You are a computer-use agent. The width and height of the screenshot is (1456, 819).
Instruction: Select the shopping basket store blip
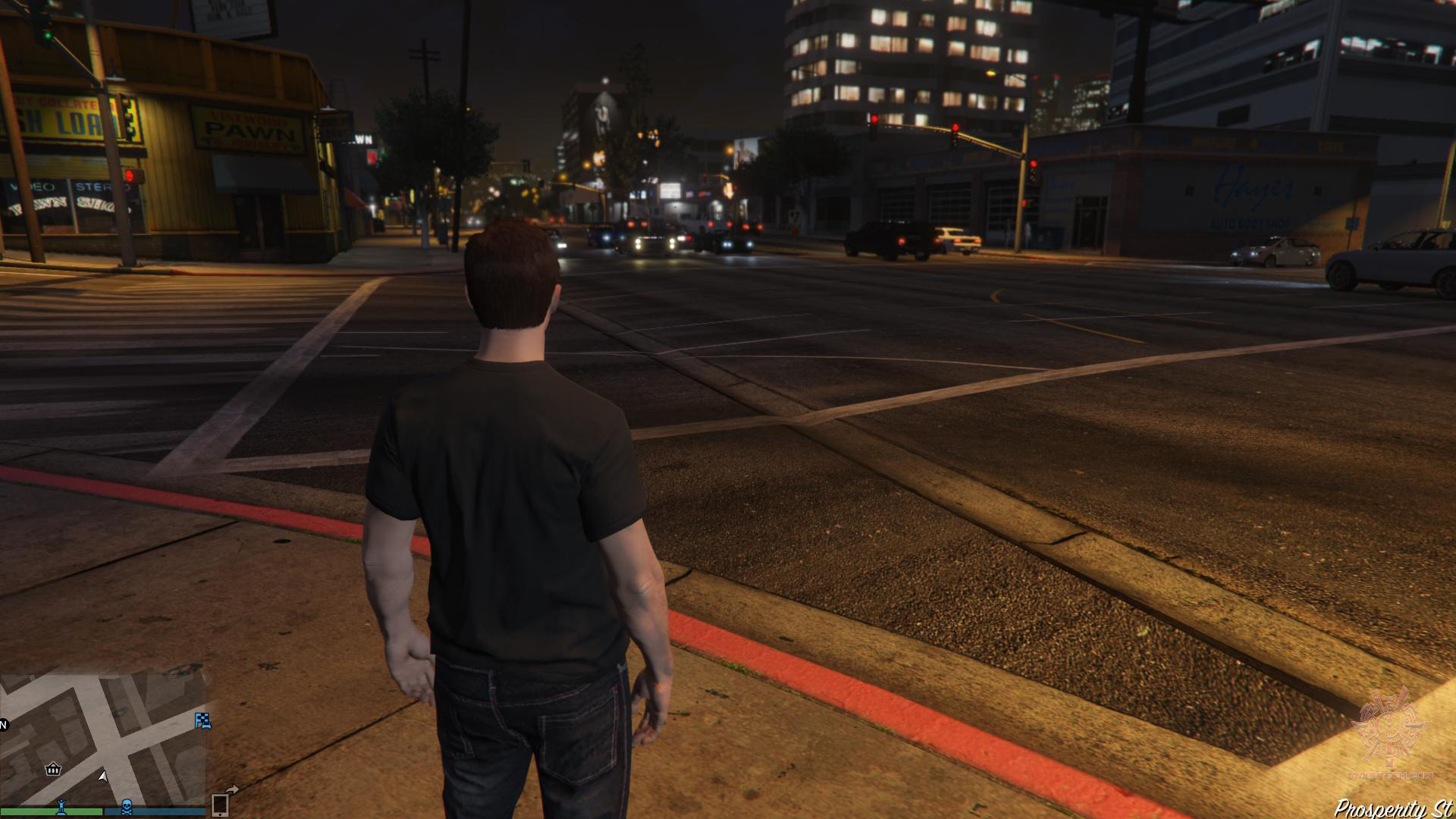pos(53,770)
